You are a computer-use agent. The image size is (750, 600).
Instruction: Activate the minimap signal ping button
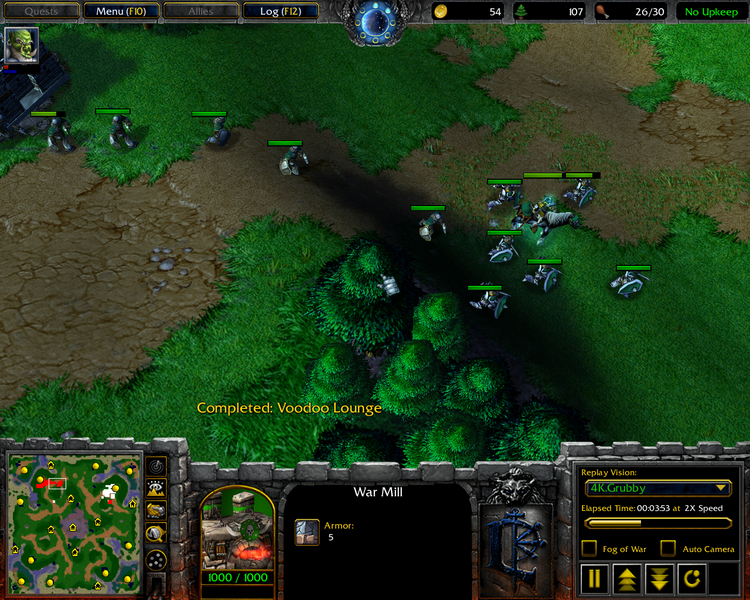[x=156, y=467]
